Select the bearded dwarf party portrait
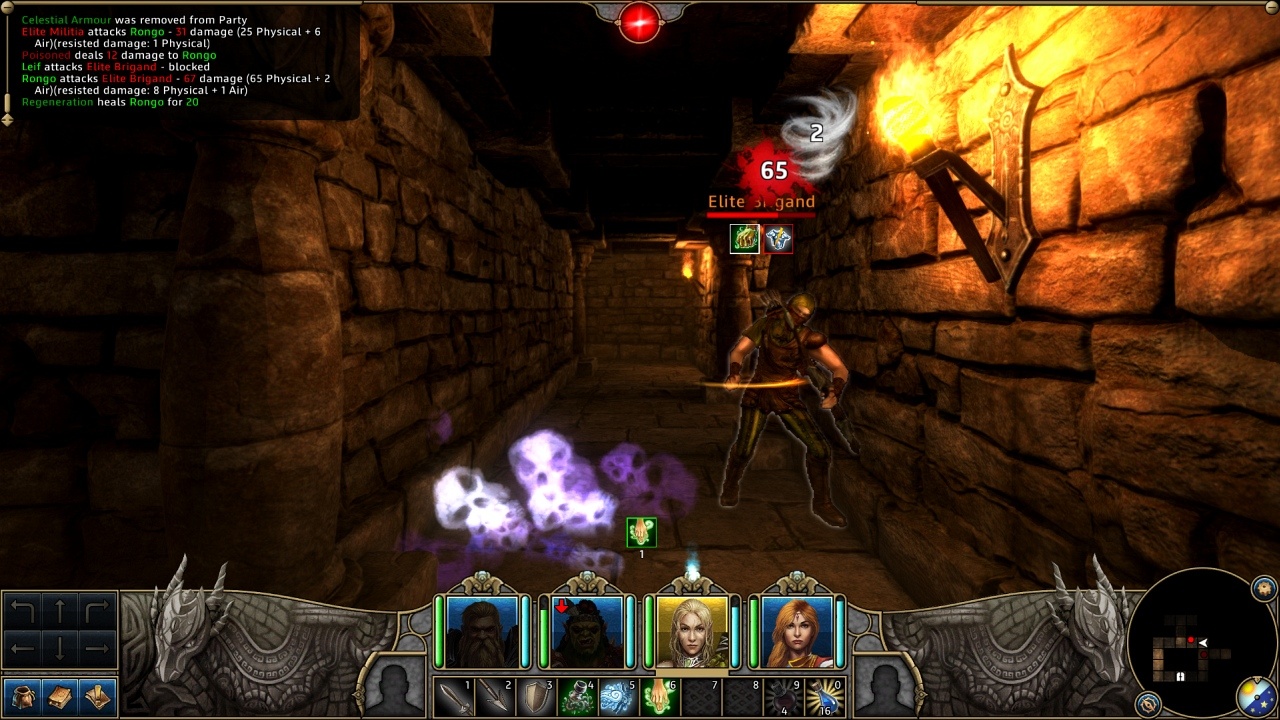1280x720 pixels. pos(482,631)
